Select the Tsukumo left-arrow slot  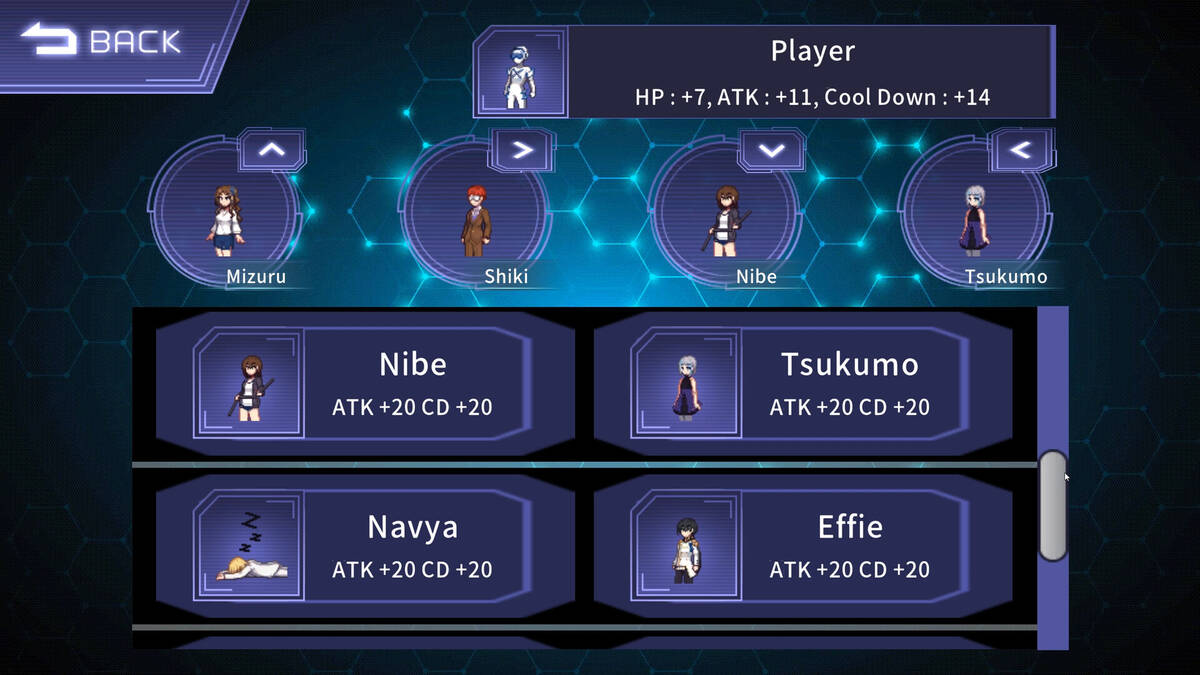pos(977,213)
